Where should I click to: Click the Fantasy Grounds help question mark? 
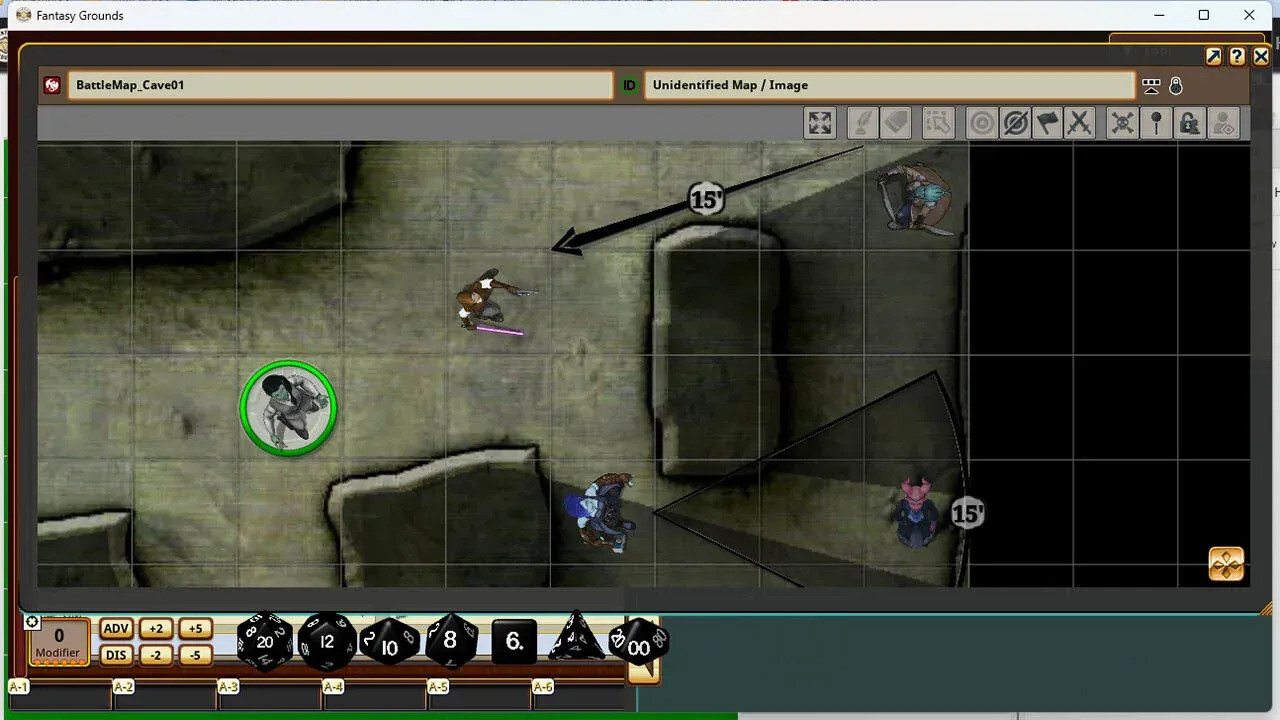coord(1237,56)
